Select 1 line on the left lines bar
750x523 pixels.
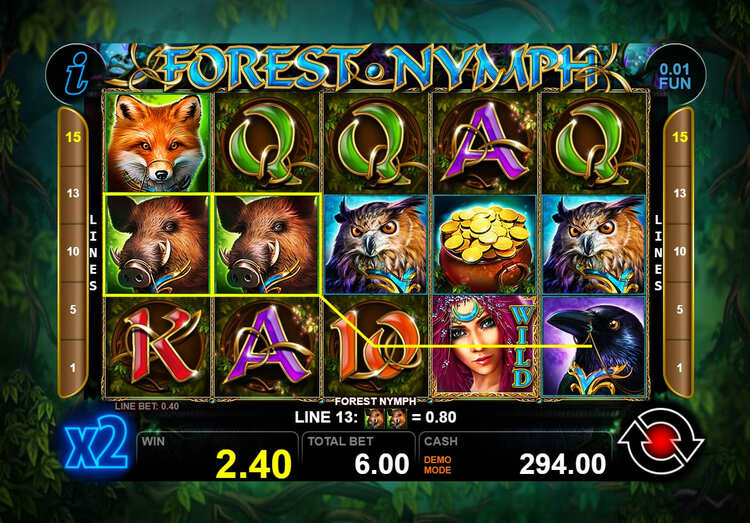tap(73, 367)
